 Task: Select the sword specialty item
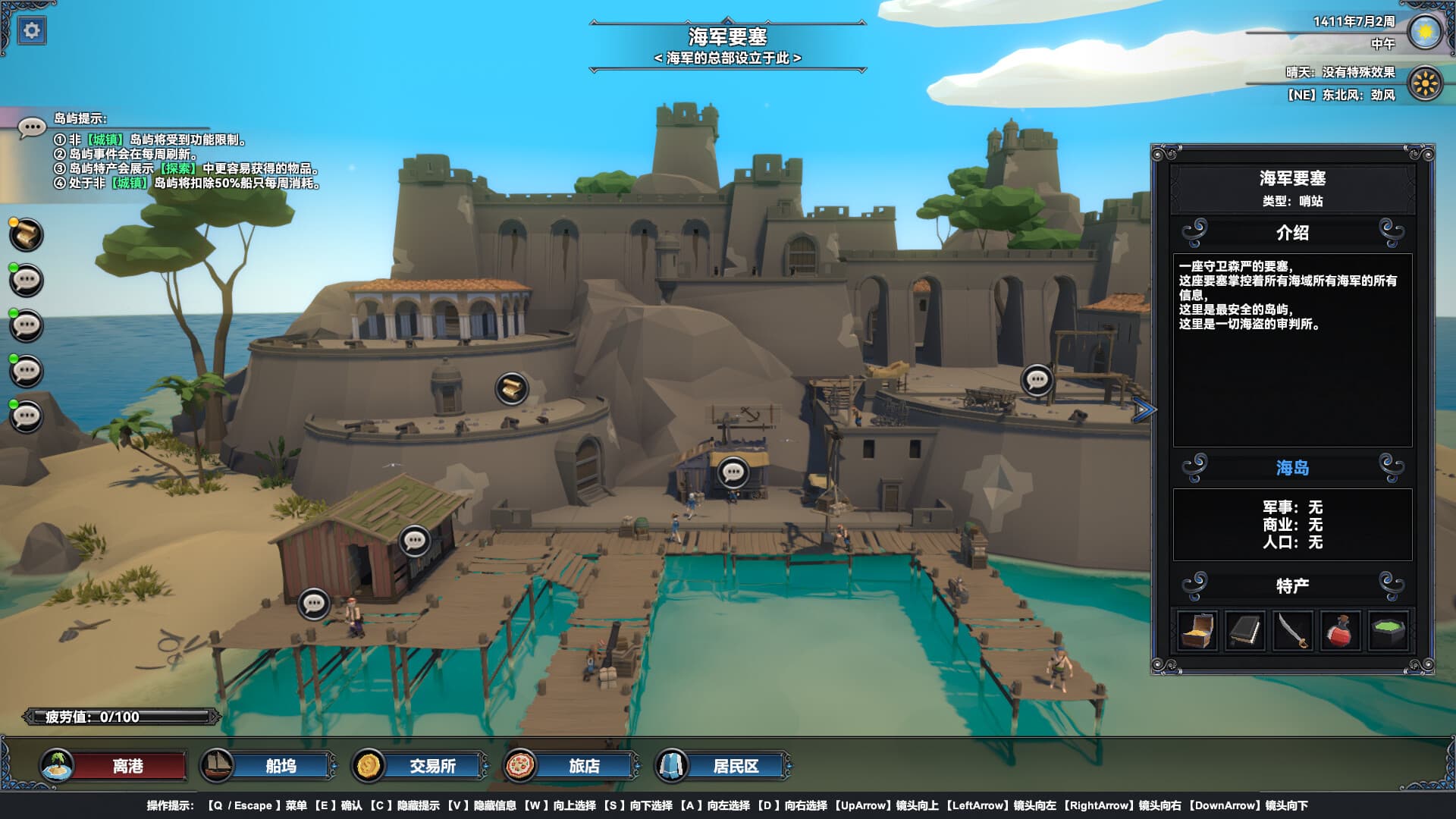click(1294, 632)
